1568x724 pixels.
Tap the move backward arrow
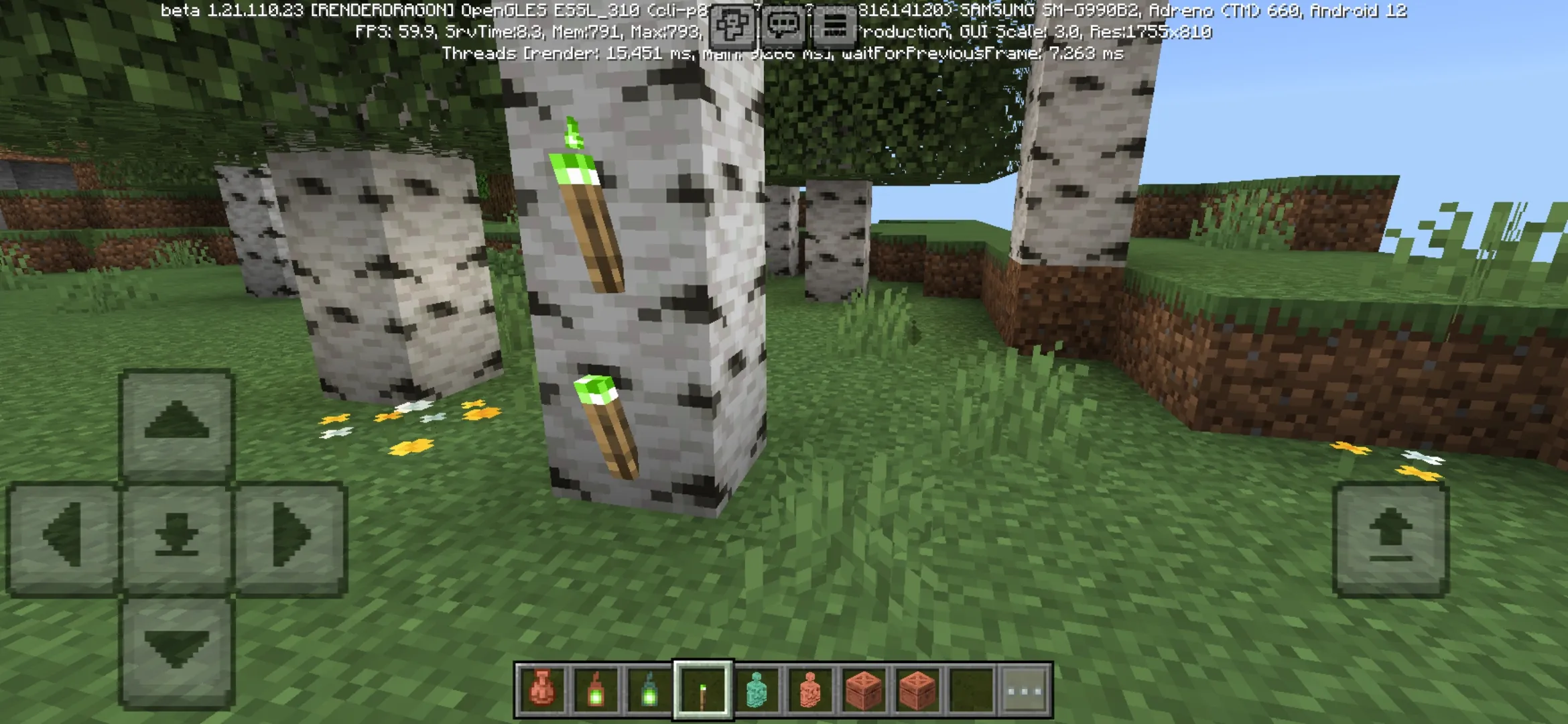(x=177, y=650)
